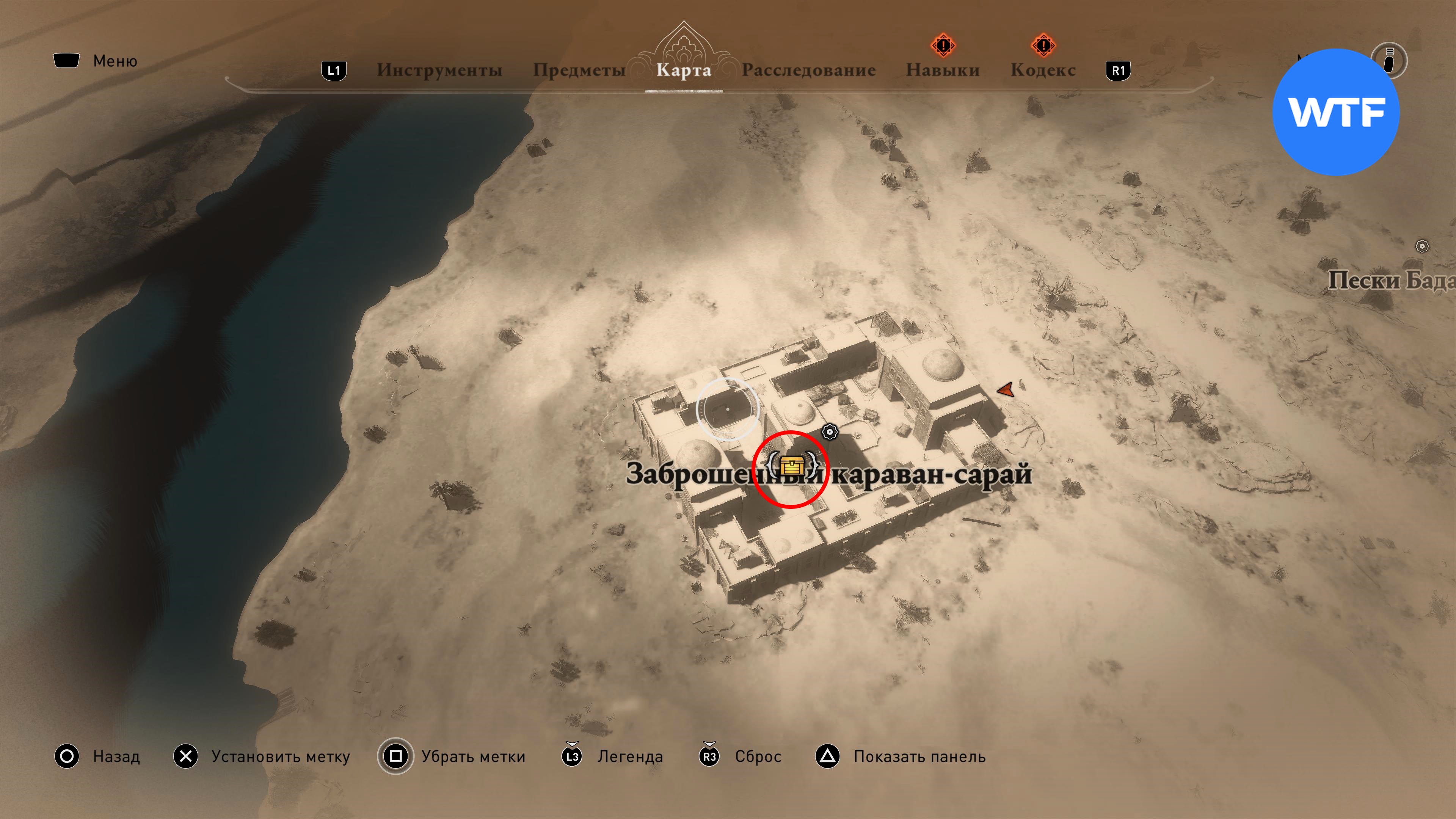Toggle Показать панель

pos(919,756)
